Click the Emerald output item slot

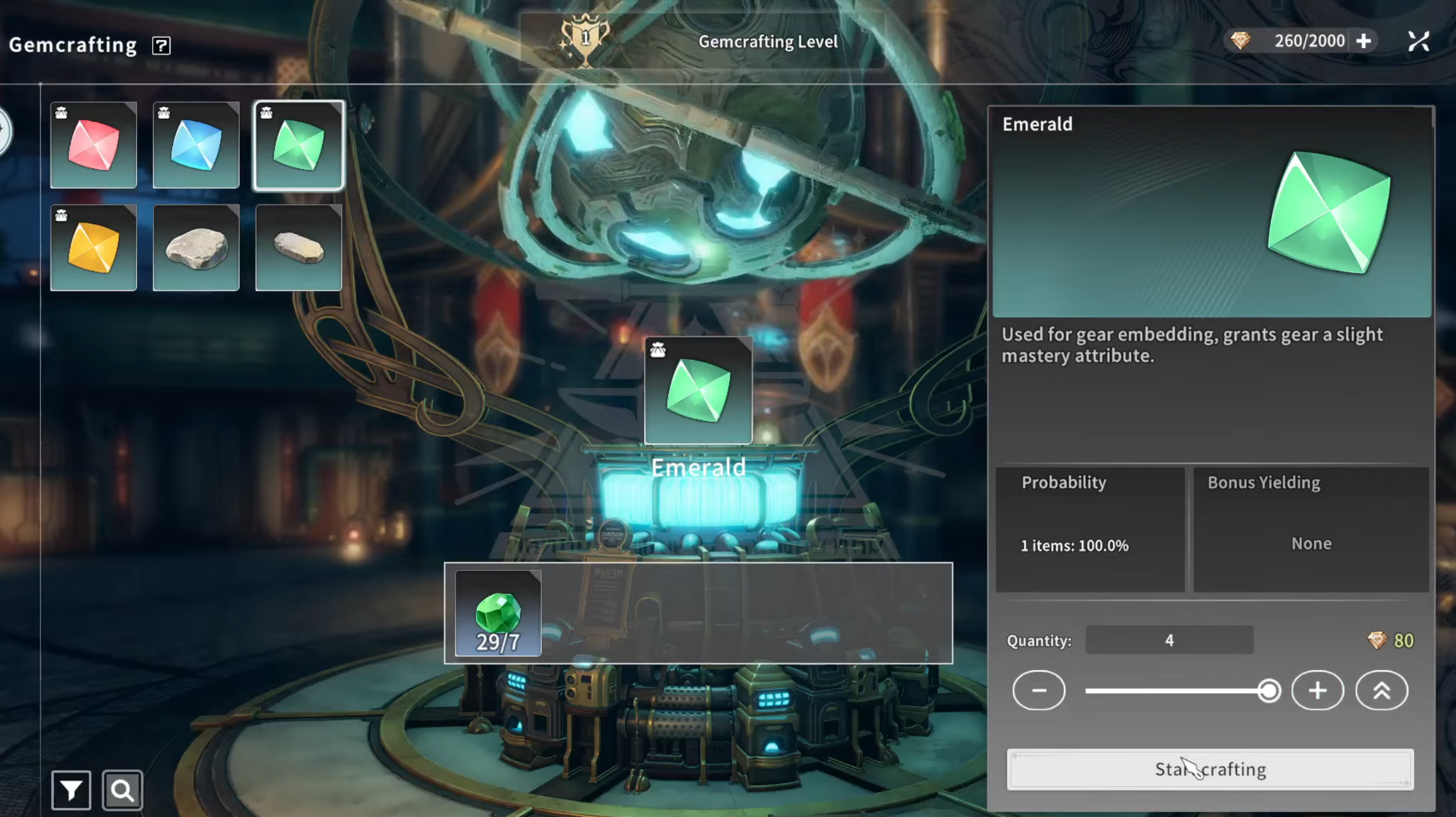[698, 390]
